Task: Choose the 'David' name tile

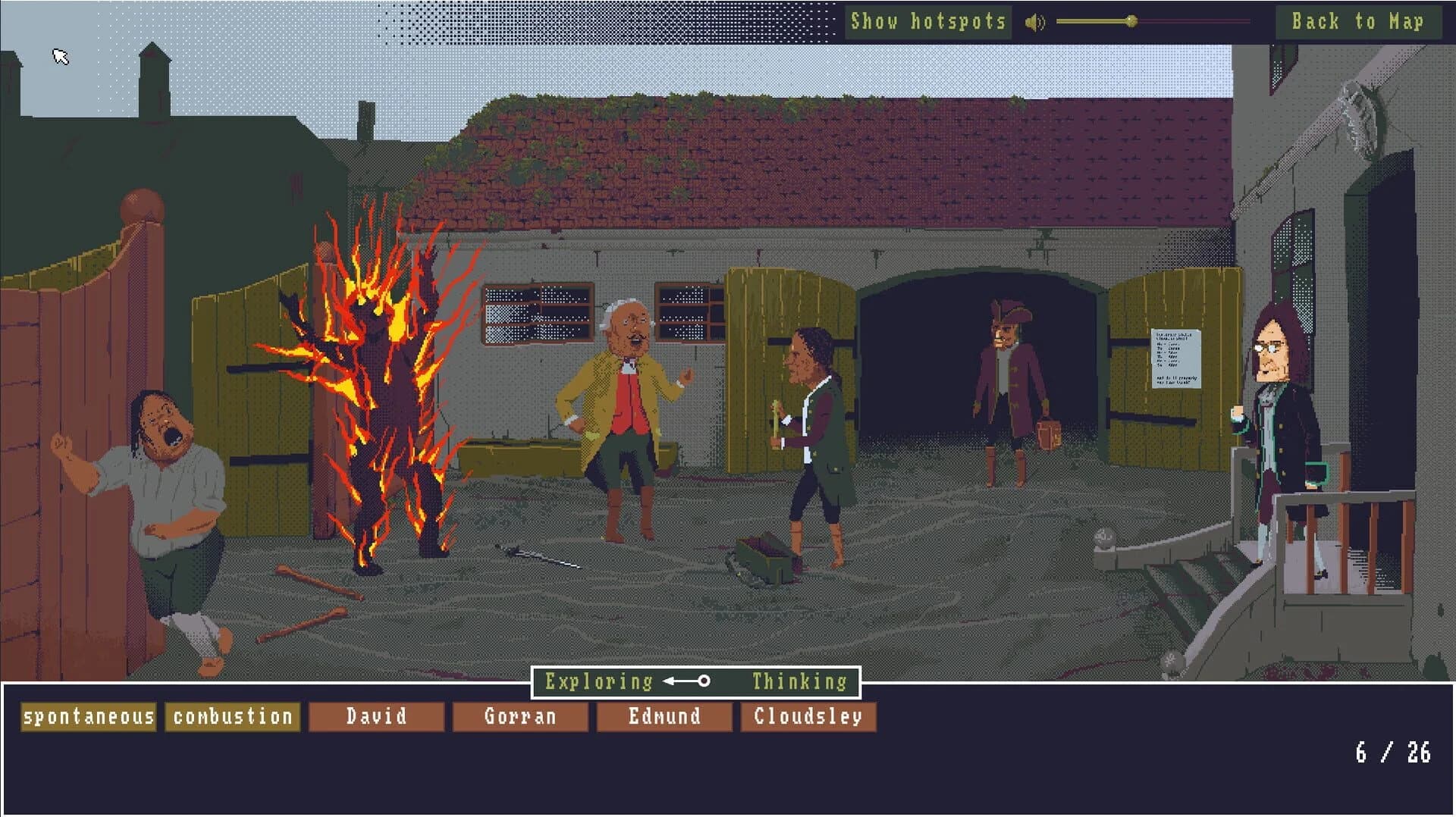Action: (x=377, y=715)
